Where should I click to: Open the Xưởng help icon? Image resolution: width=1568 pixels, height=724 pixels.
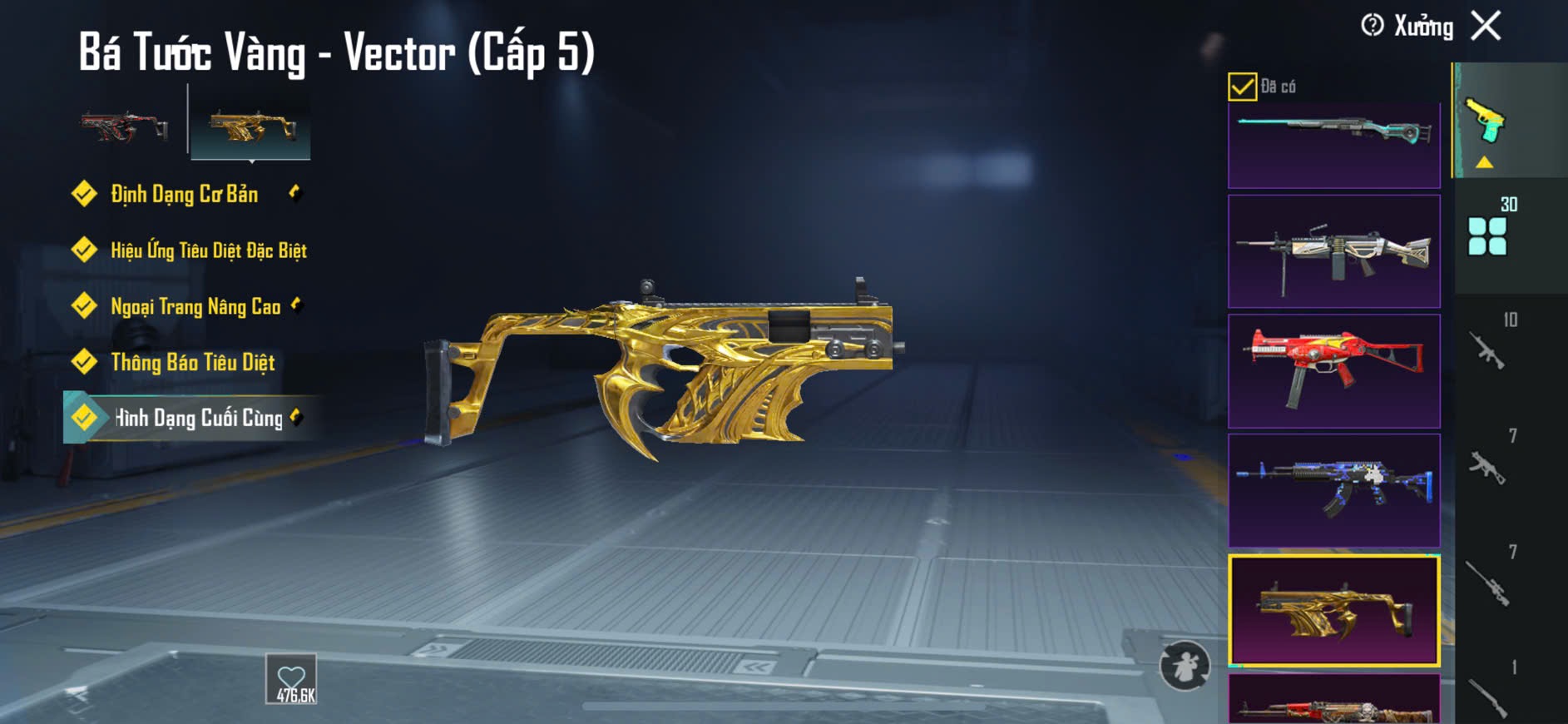click(x=1372, y=26)
